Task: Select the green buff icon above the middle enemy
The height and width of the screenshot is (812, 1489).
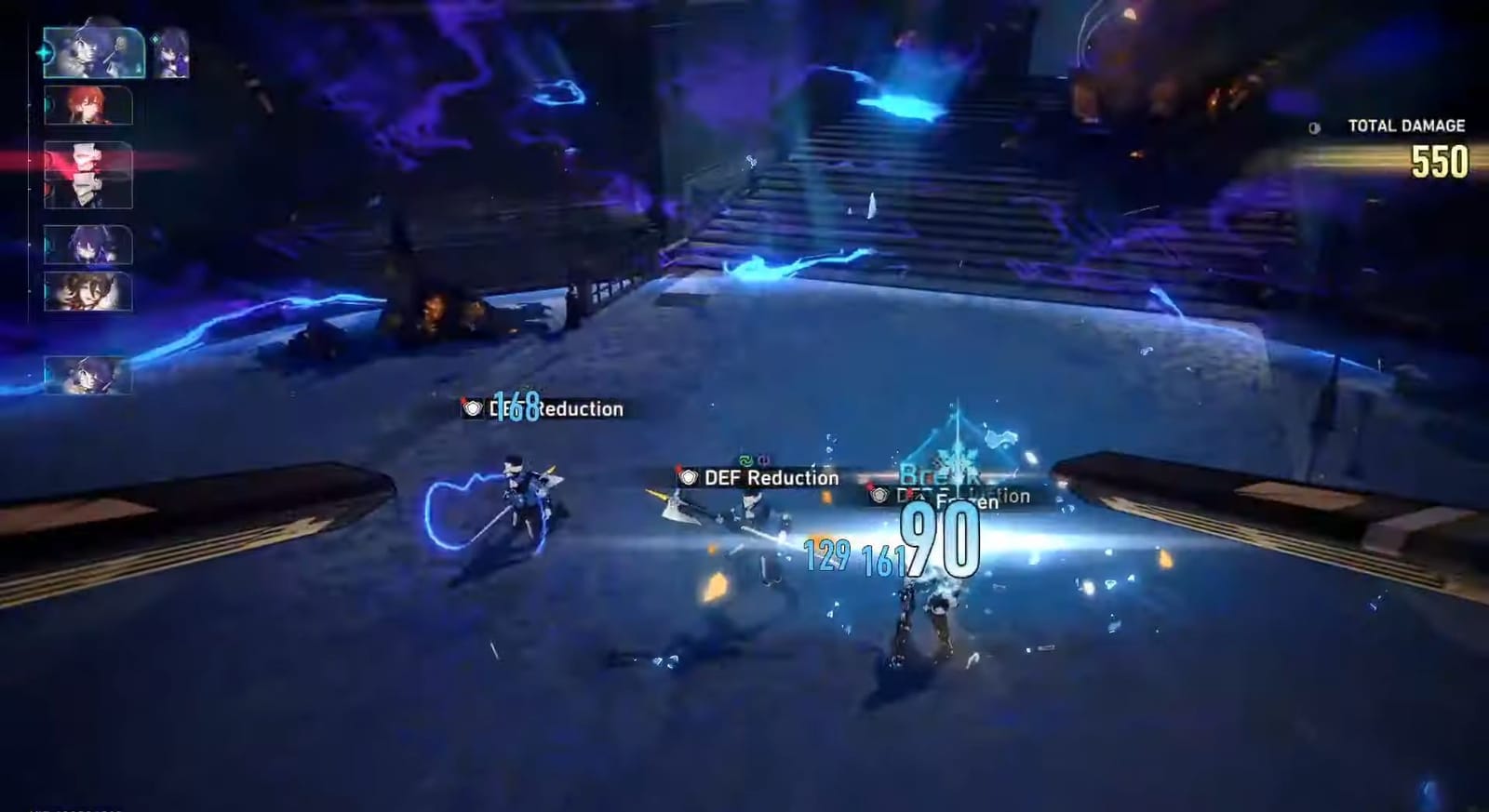Action: click(x=747, y=459)
